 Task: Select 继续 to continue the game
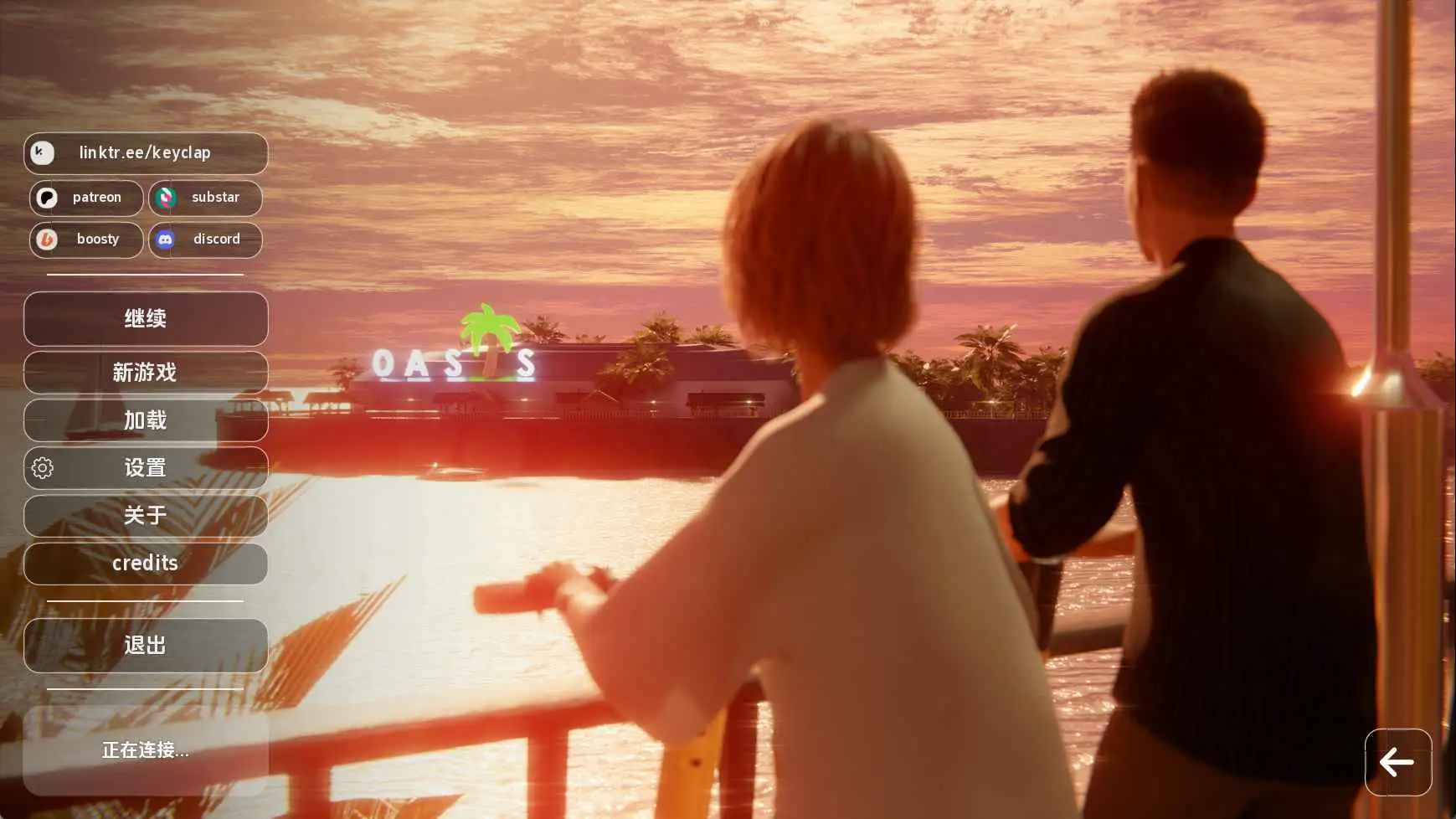pos(146,318)
